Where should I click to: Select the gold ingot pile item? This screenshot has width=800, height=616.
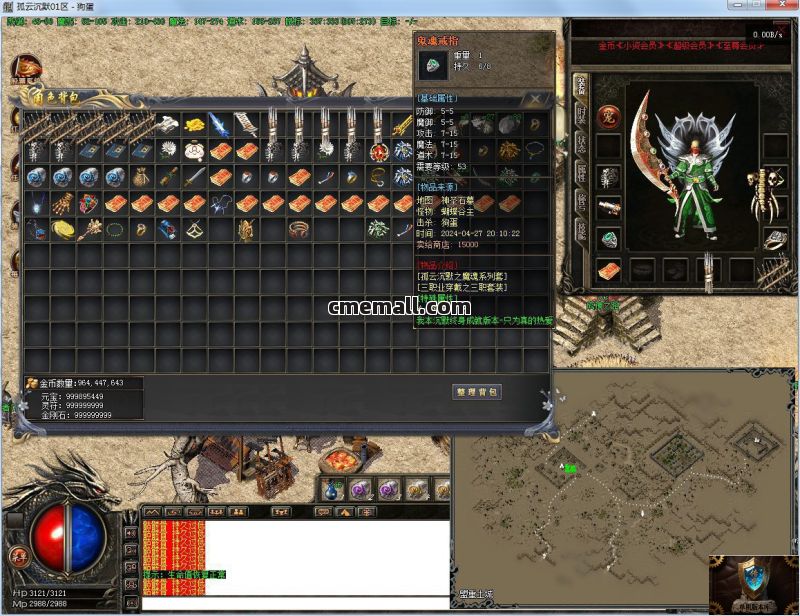(x=194, y=124)
